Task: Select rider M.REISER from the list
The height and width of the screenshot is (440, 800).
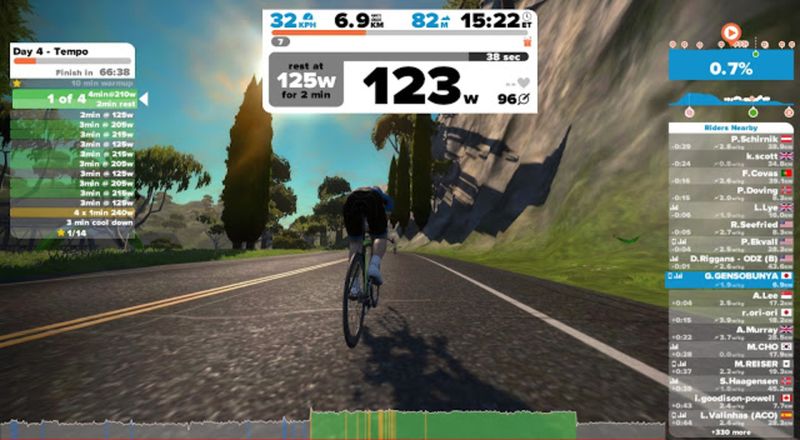Action: coord(730,366)
